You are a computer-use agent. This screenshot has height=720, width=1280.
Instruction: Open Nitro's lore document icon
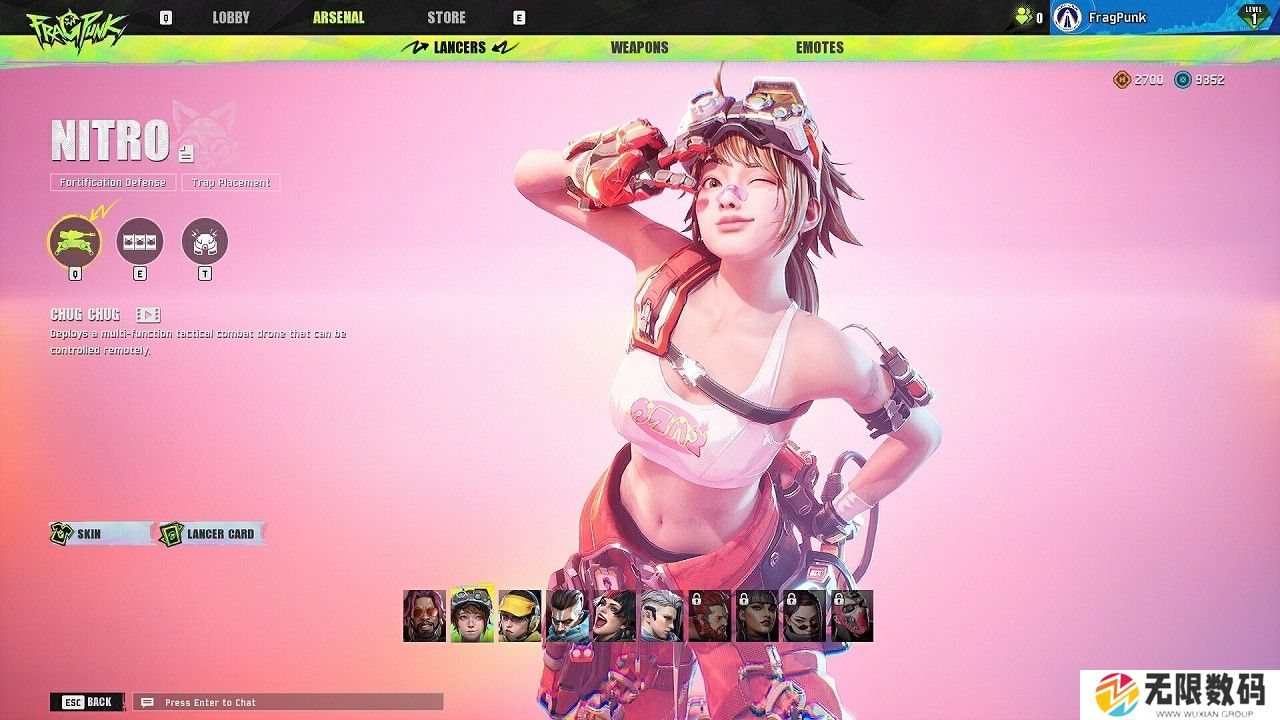(x=187, y=153)
